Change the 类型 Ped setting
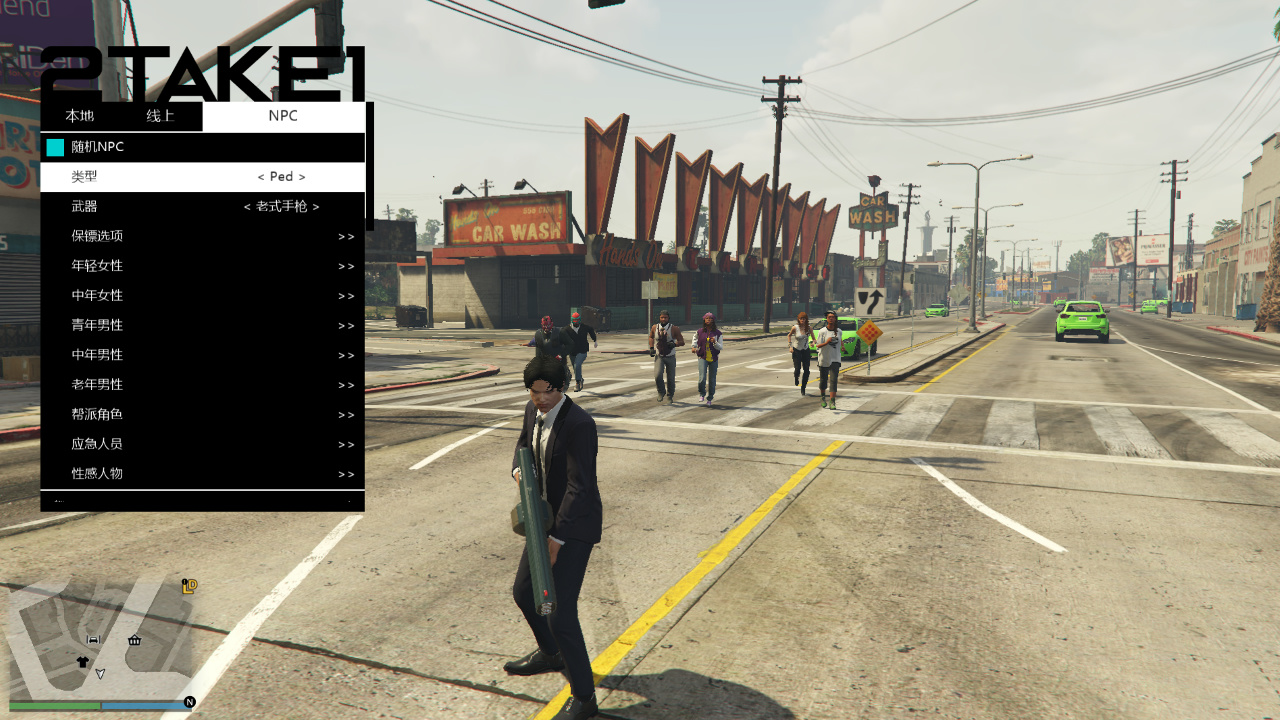Screen dimensions: 1280x720 coord(281,177)
